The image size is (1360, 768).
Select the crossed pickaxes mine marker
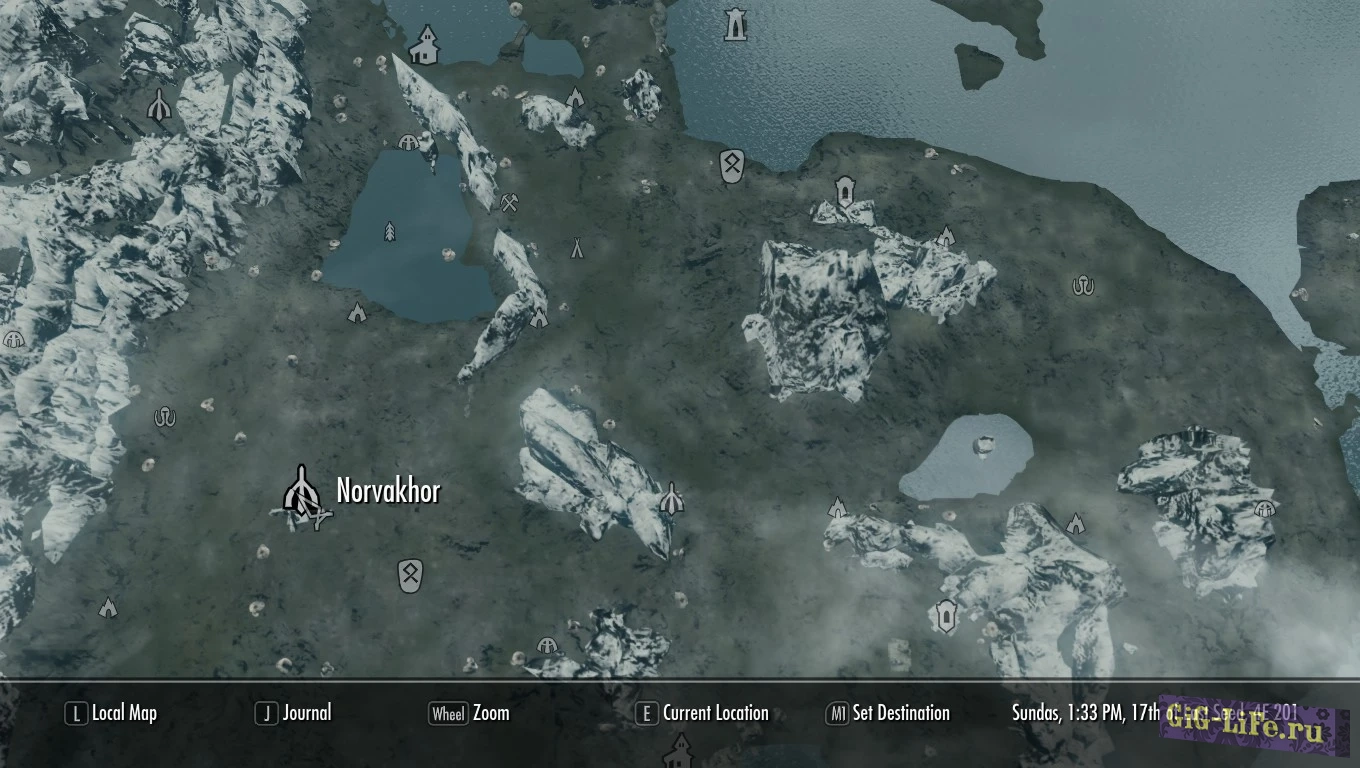pos(510,203)
